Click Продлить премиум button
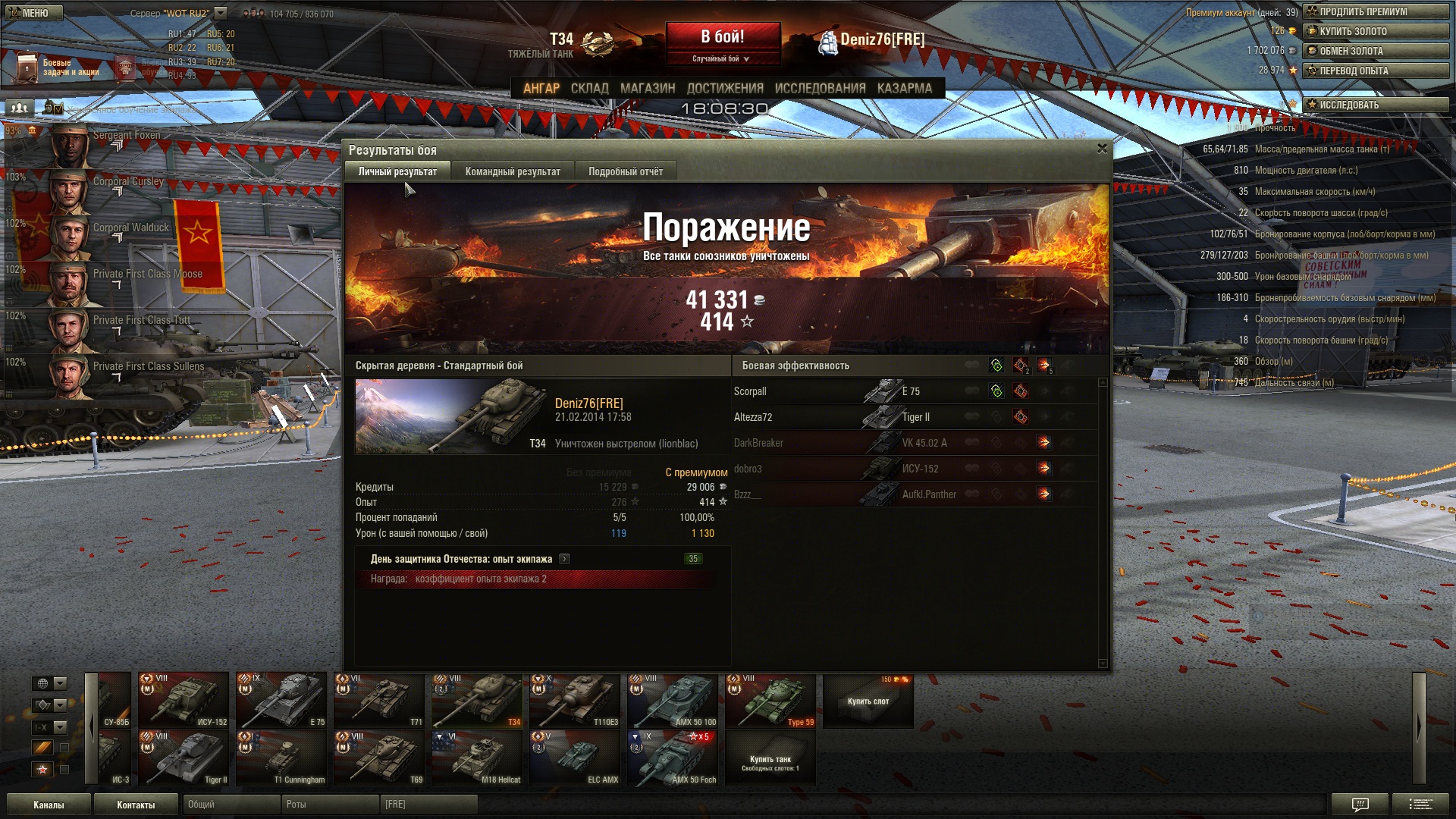This screenshot has width=1456, height=819. click(x=1375, y=11)
